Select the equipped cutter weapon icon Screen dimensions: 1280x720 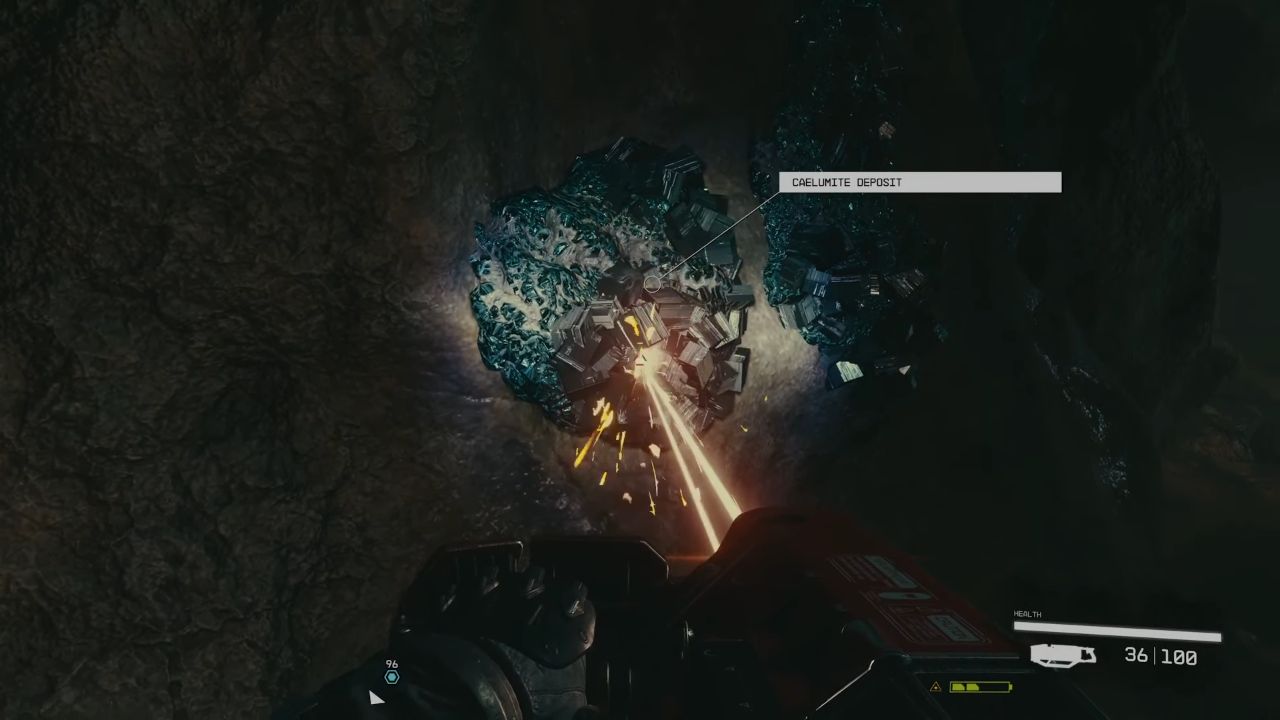click(1064, 656)
